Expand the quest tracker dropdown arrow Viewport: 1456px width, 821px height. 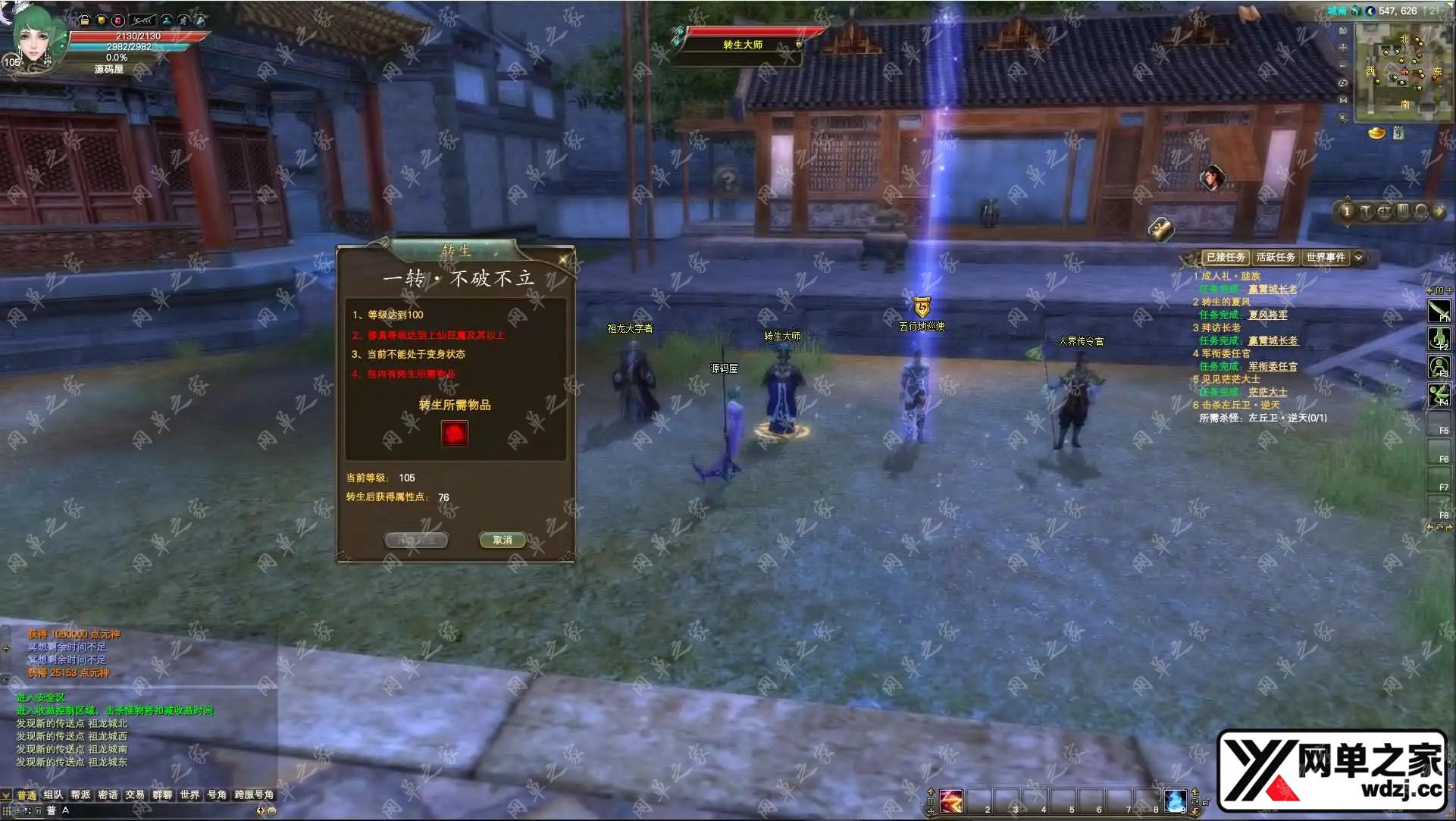[1359, 258]
